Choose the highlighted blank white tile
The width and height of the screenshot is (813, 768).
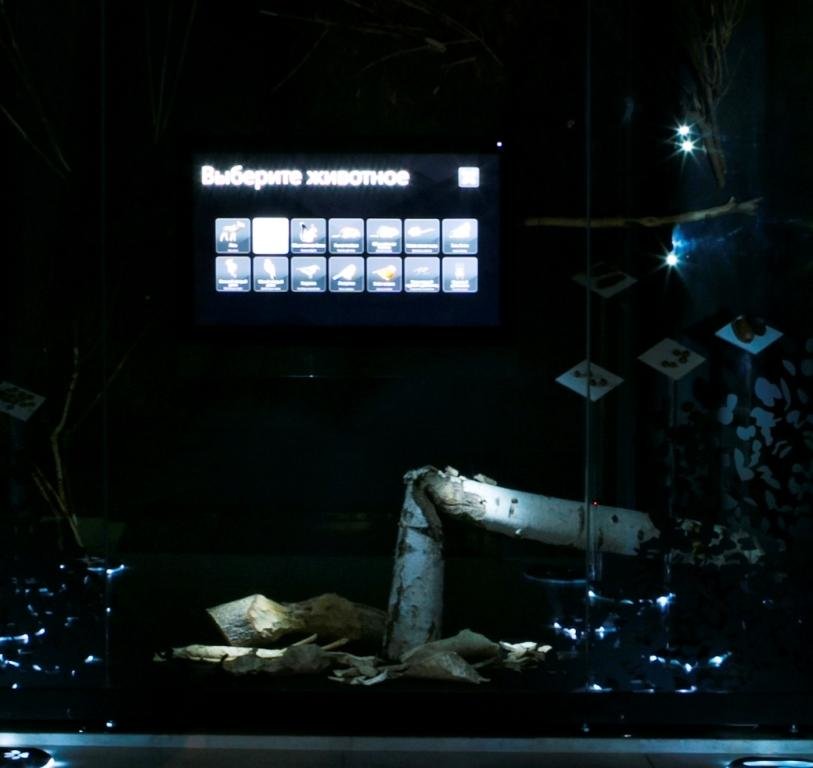270,236
